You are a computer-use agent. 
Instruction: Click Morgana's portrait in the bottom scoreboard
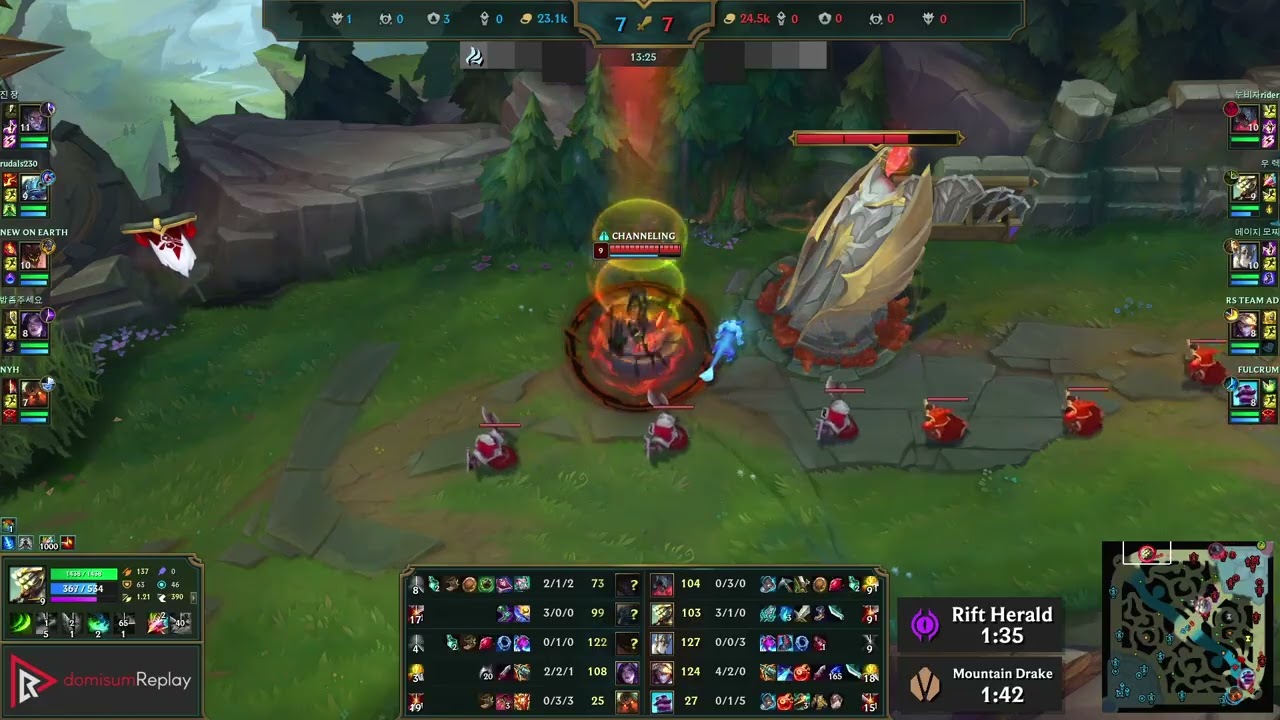pos(627,673)
